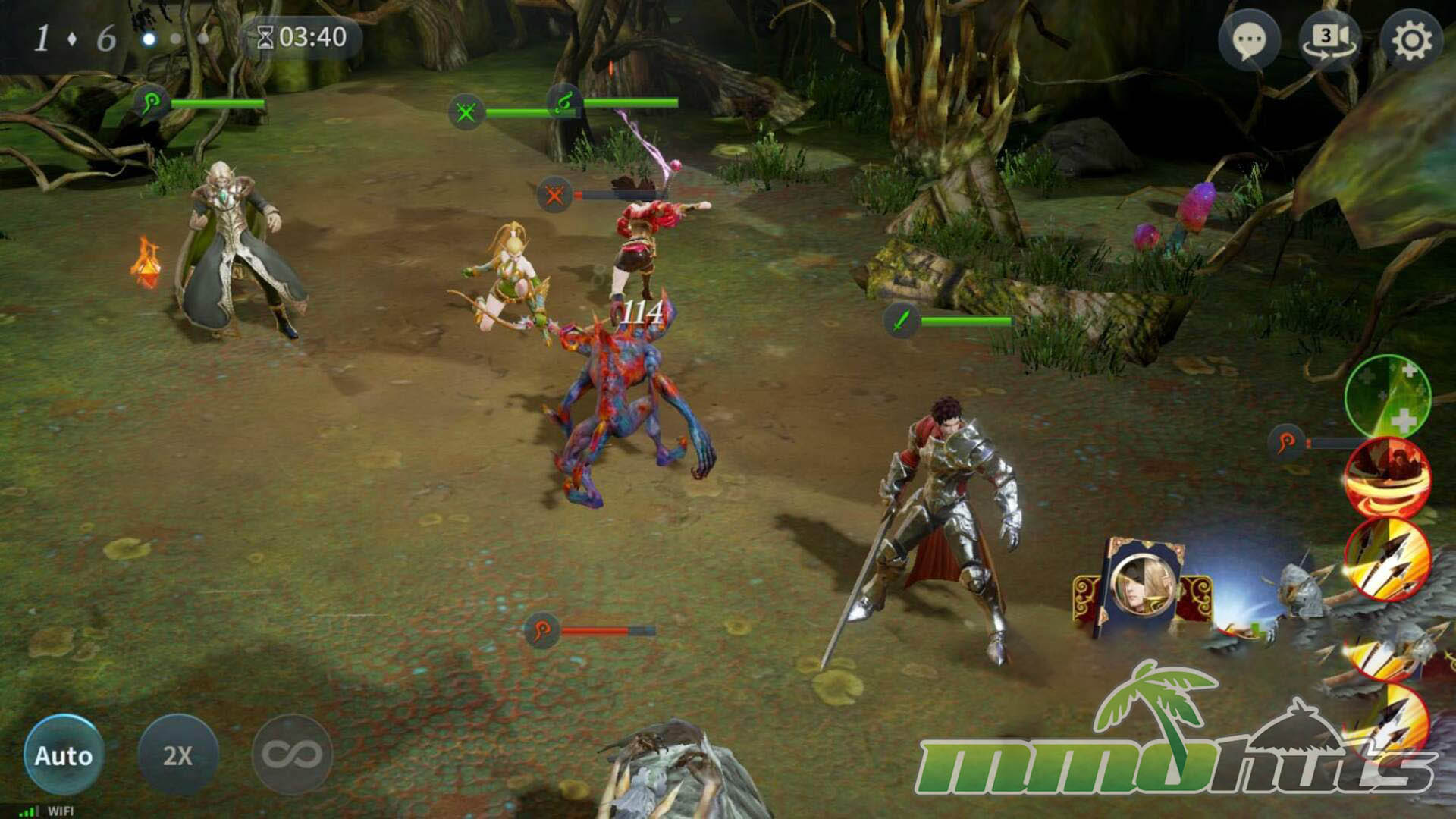Toggle the Auto battle button

(x=64, y=755)
